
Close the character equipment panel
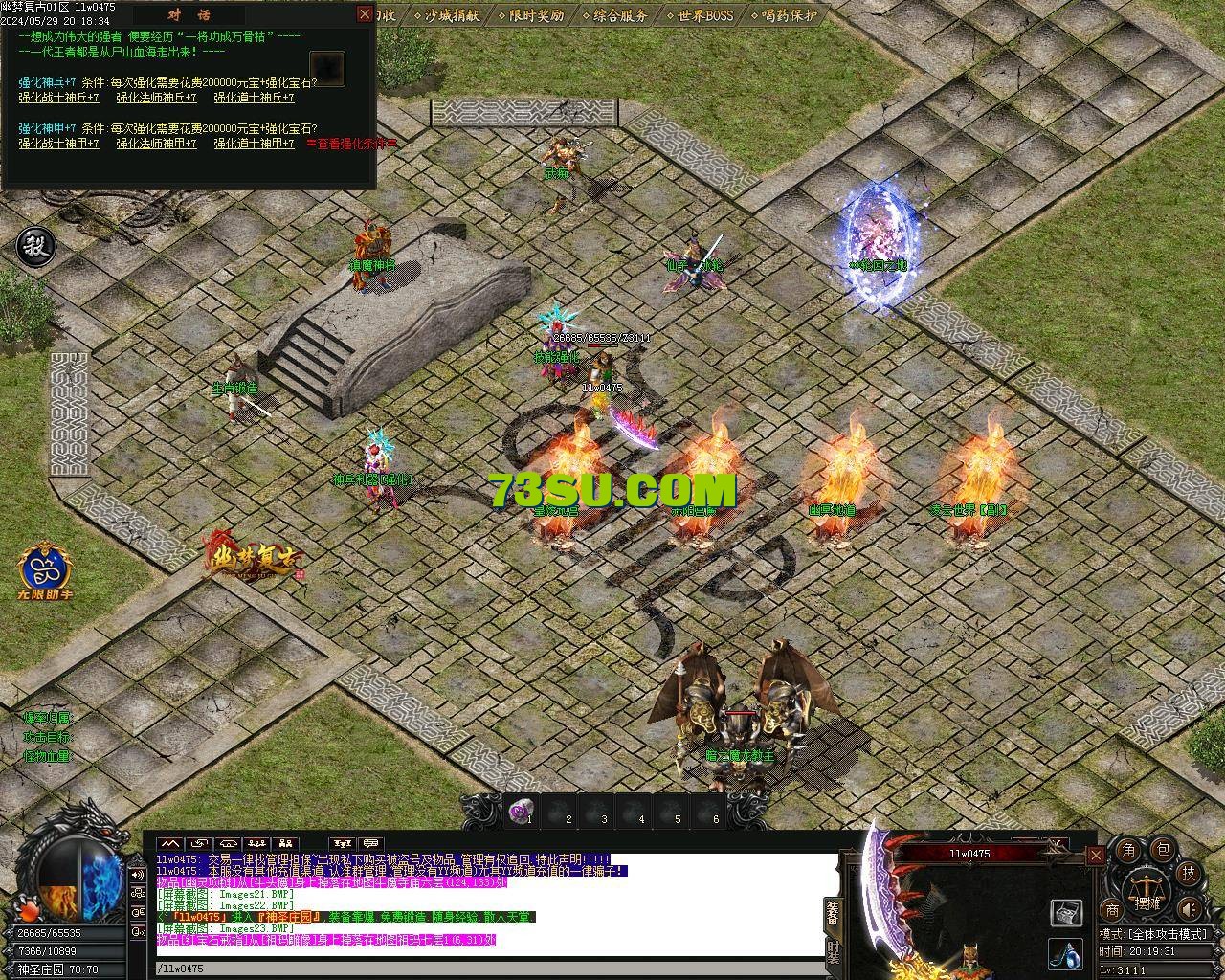[1096, 856]
